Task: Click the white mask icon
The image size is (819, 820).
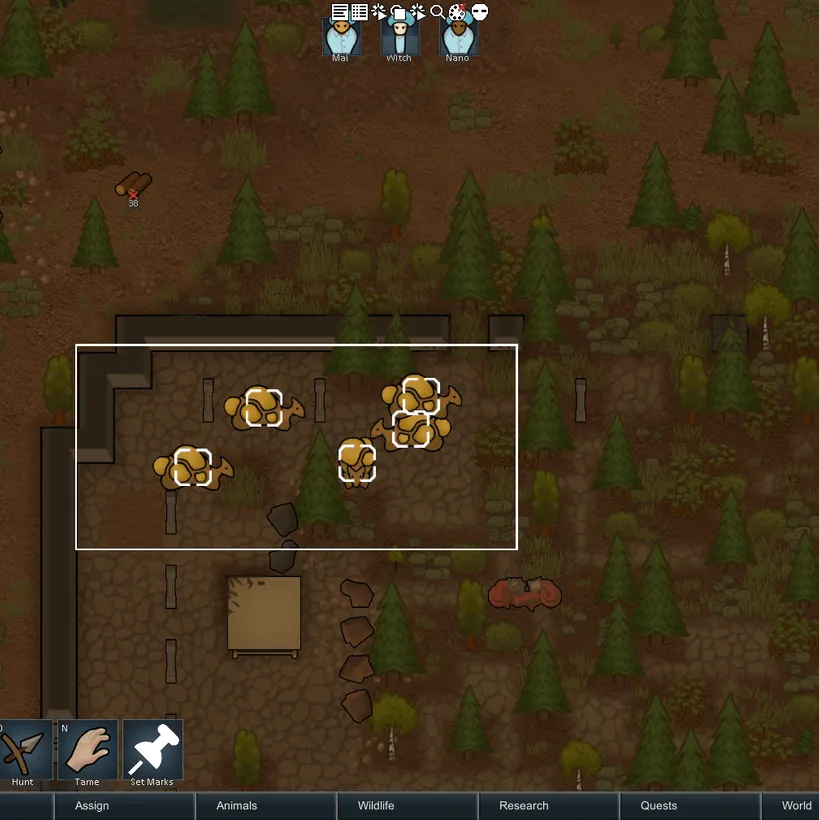Action: [x=479, y=12]
